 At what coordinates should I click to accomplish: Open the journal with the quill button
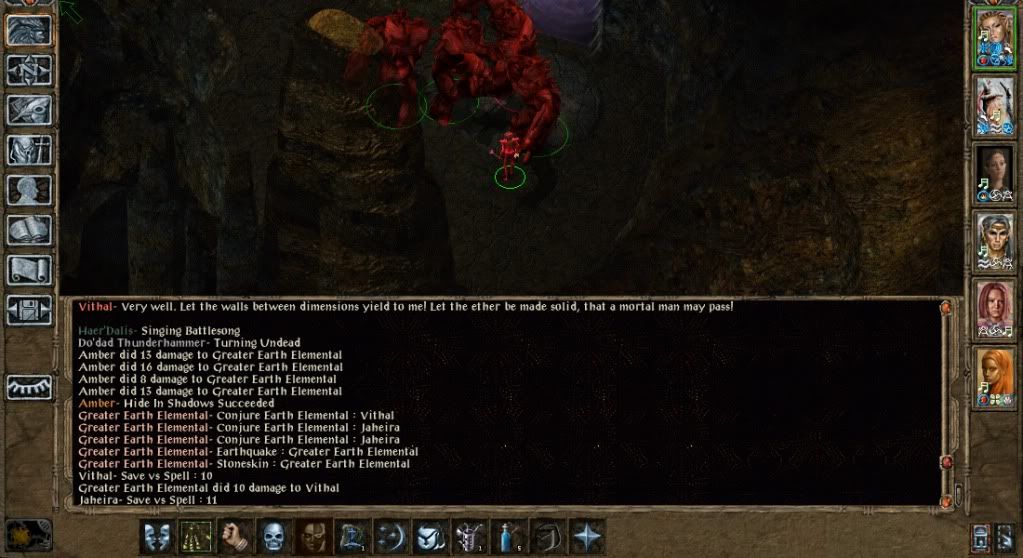29,110
